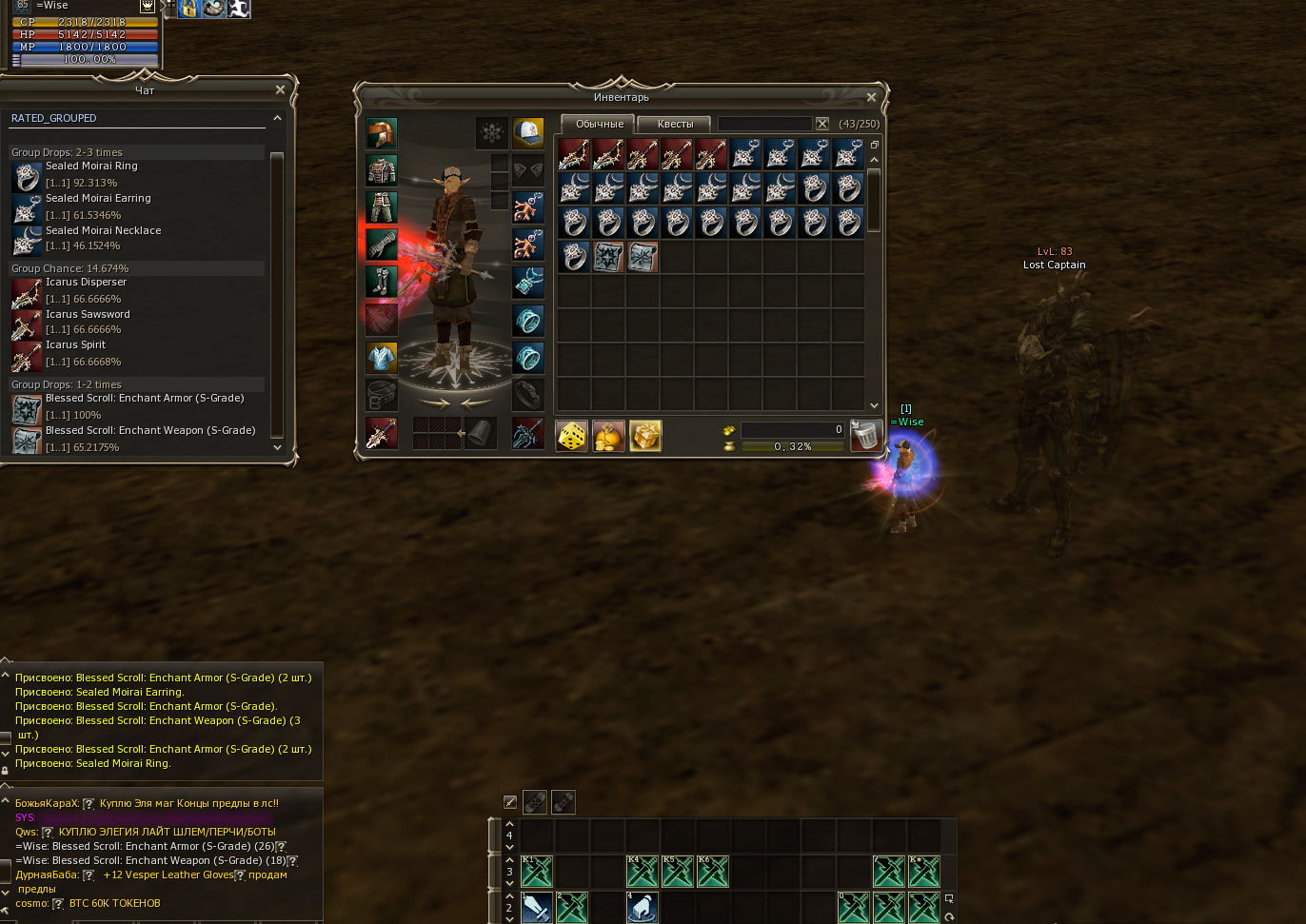
Task: Click the row 3 up-stepper on the shortcut bar
Action: pyautogui.click(x=509, y=859)
